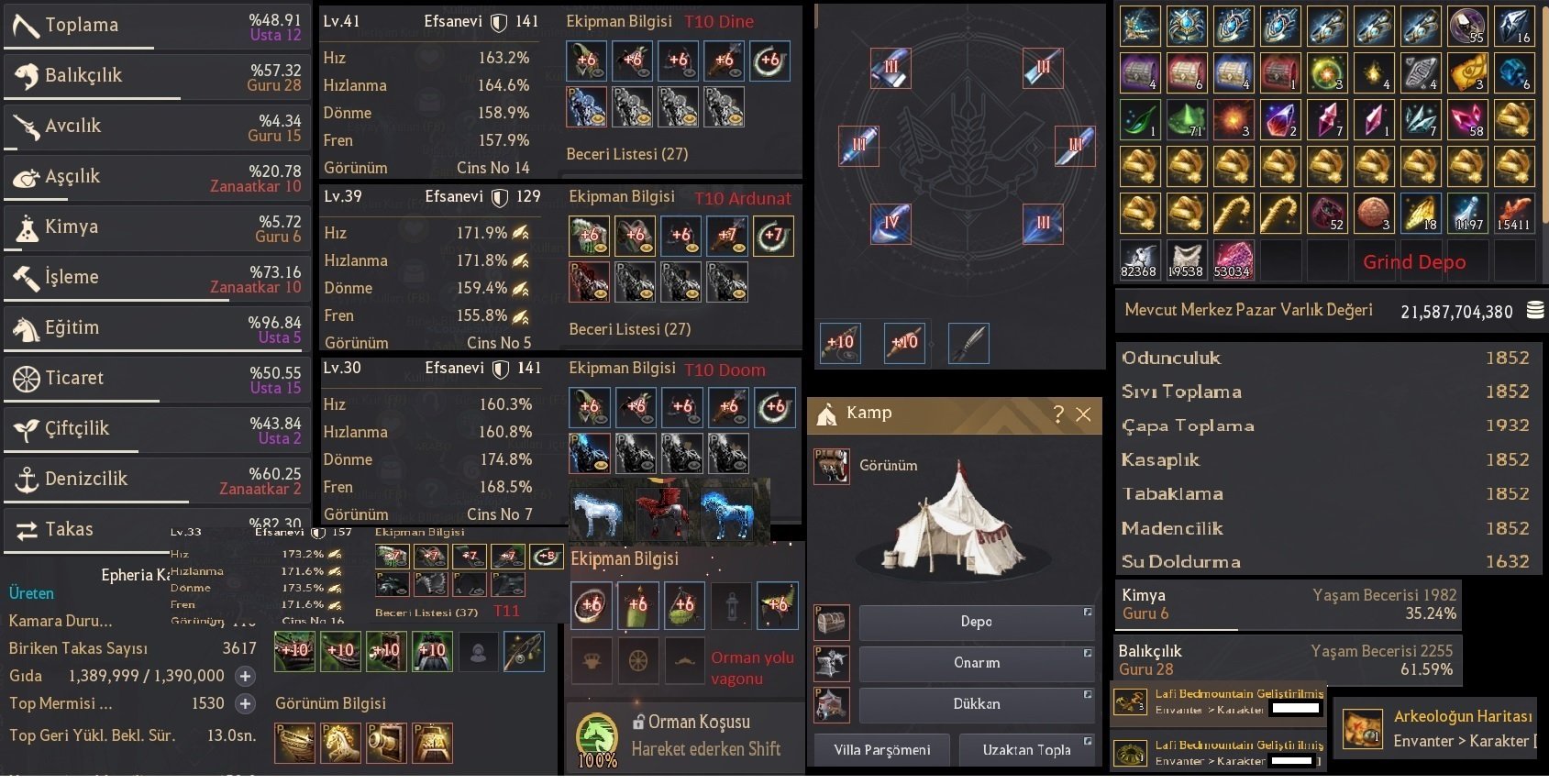Viewport: 1549px width, 784px height.
Task: Click the Eğitim horse training icon
Action: coord(25,327)
